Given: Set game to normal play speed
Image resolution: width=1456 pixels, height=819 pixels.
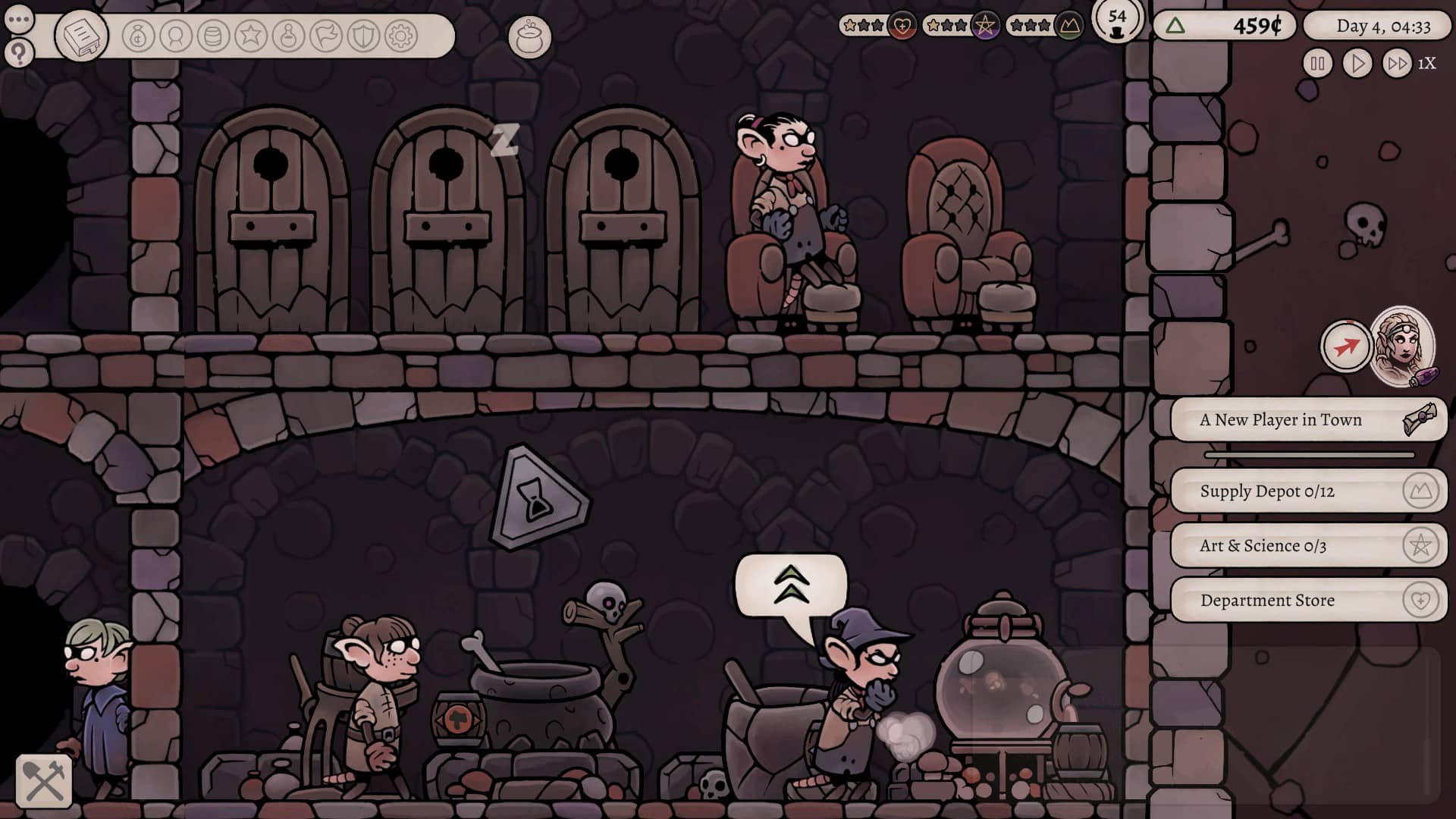Looking at the screenshot, I should [x=1357, y=64].
